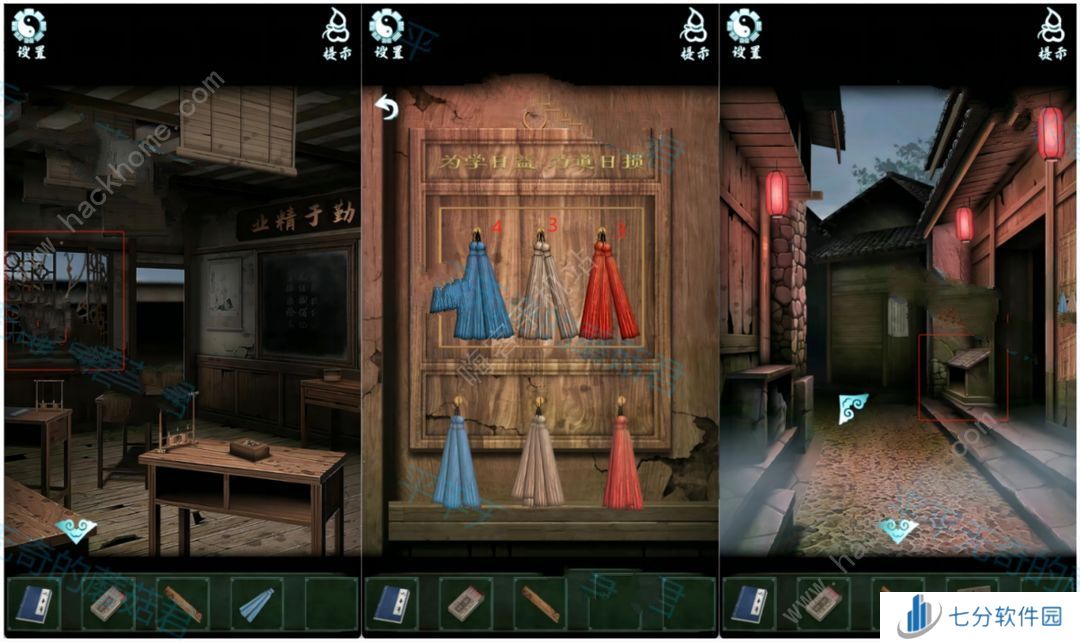Go back with the white return arrow

(387, 106)
